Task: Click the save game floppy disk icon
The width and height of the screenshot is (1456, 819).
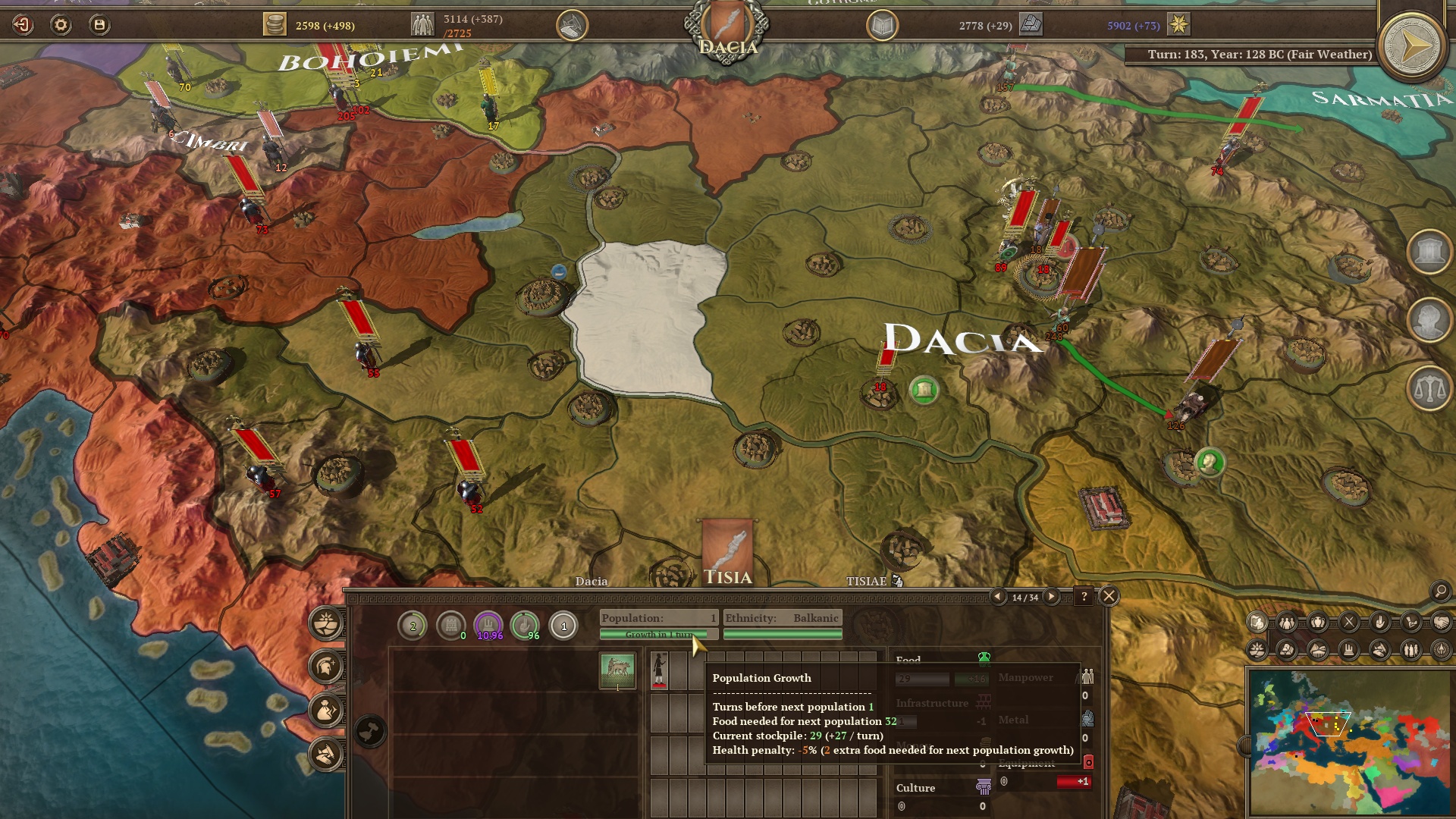Action: (99, 25)
